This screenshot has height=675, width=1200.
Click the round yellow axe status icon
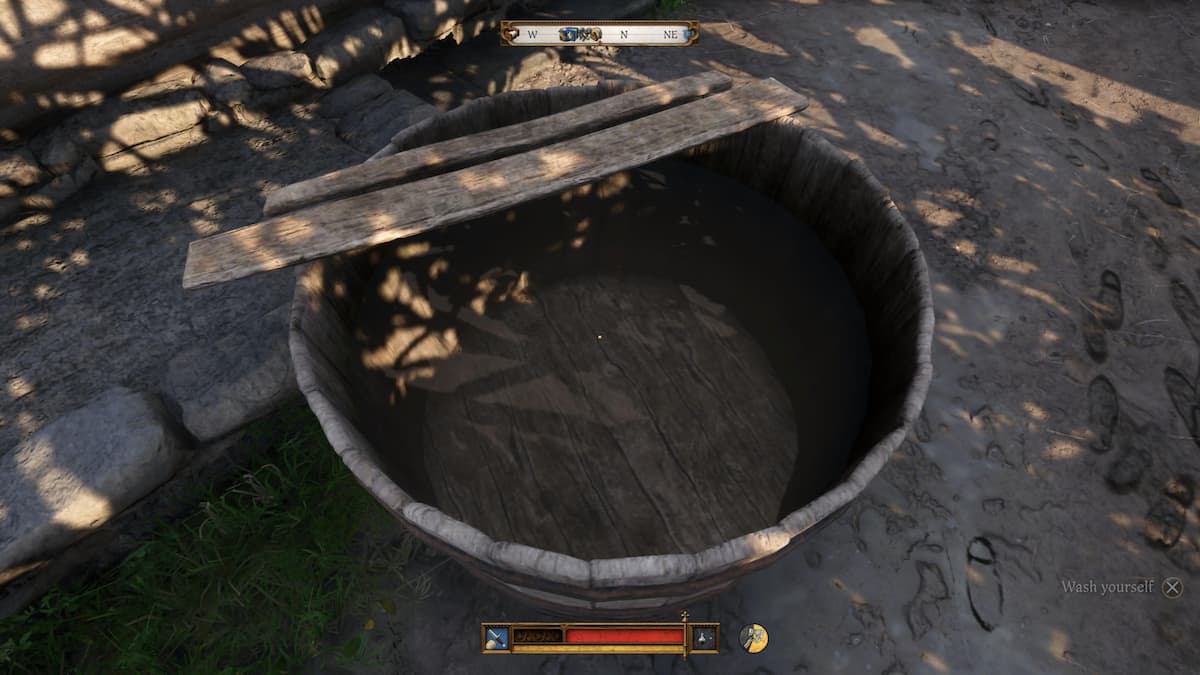click(753, 637)
